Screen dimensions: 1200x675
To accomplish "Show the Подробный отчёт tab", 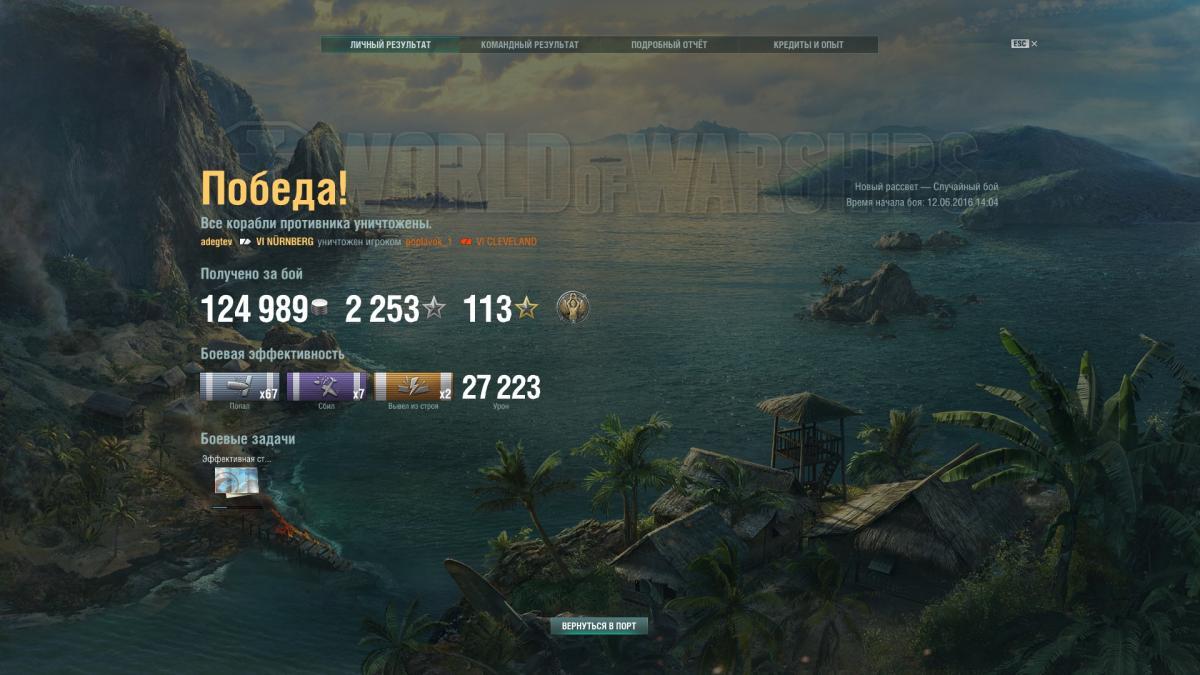I will coord(669,45).
